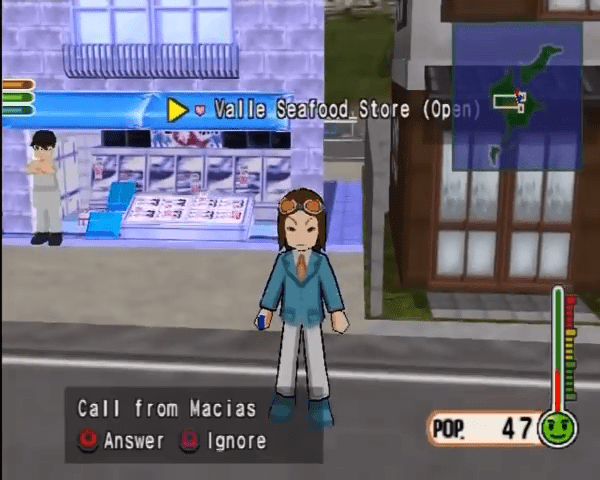Answer the call from Macias
This screenshot has height=480, width=600.
tap(122, 440)
